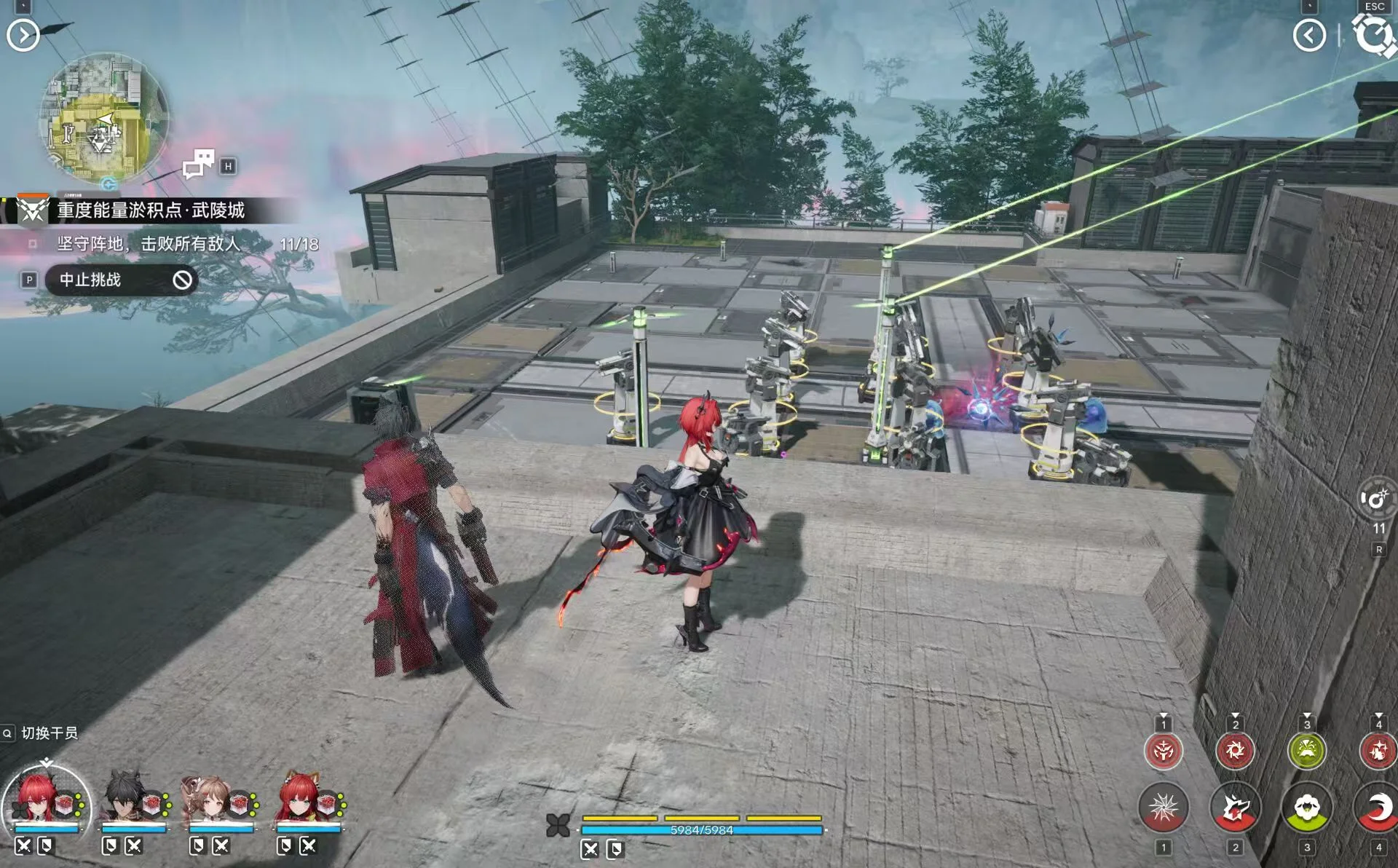This screenshot has width=1398, height=868.
Task: Open the 重度能量淤积点·武陵城 objective tracker
Action: [x=151, y=210]
